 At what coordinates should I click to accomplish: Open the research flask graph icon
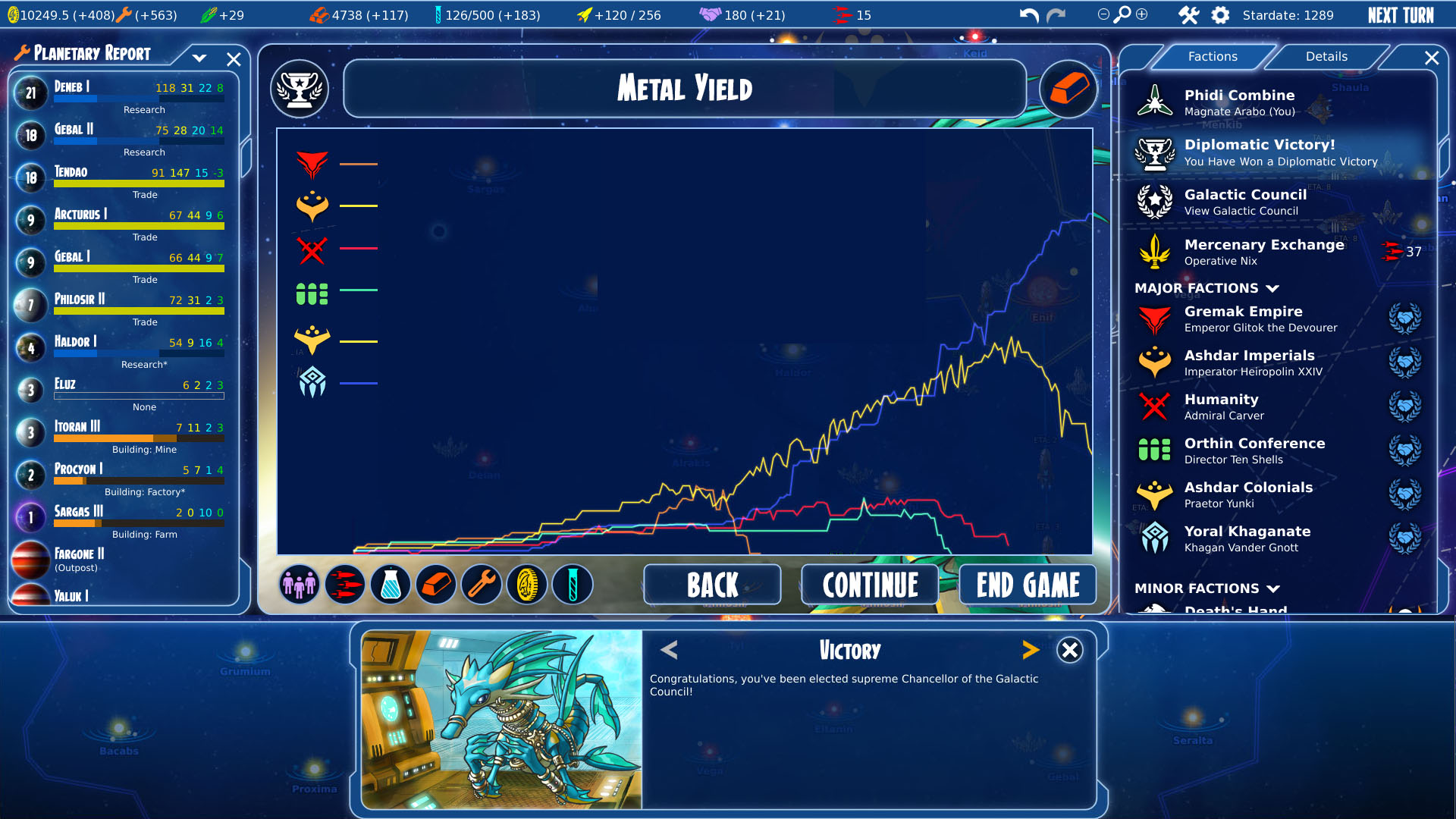[391, 585]
